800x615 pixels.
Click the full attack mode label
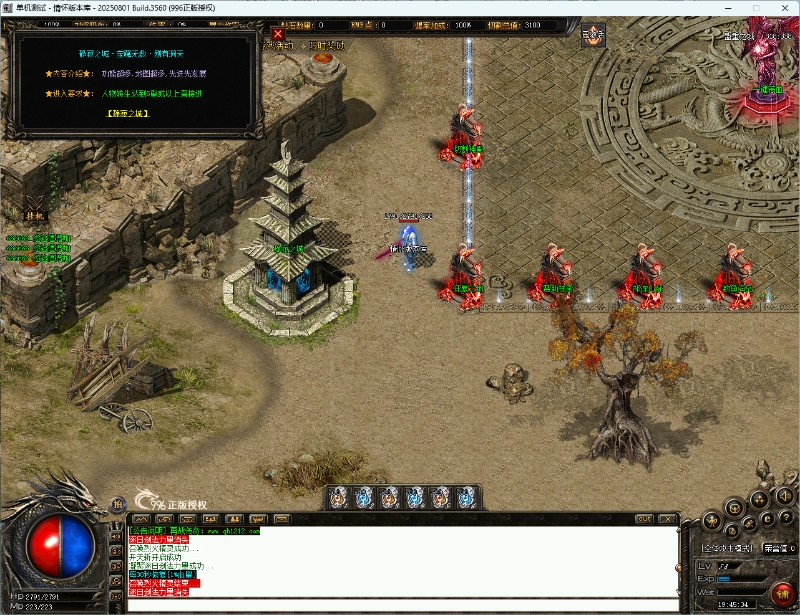[x=727, y=548]
